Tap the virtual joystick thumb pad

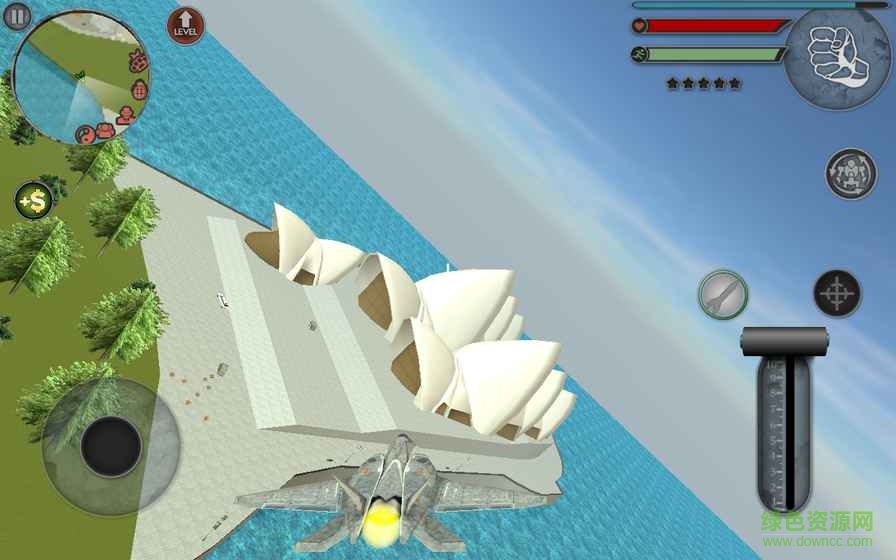(110, 446)
